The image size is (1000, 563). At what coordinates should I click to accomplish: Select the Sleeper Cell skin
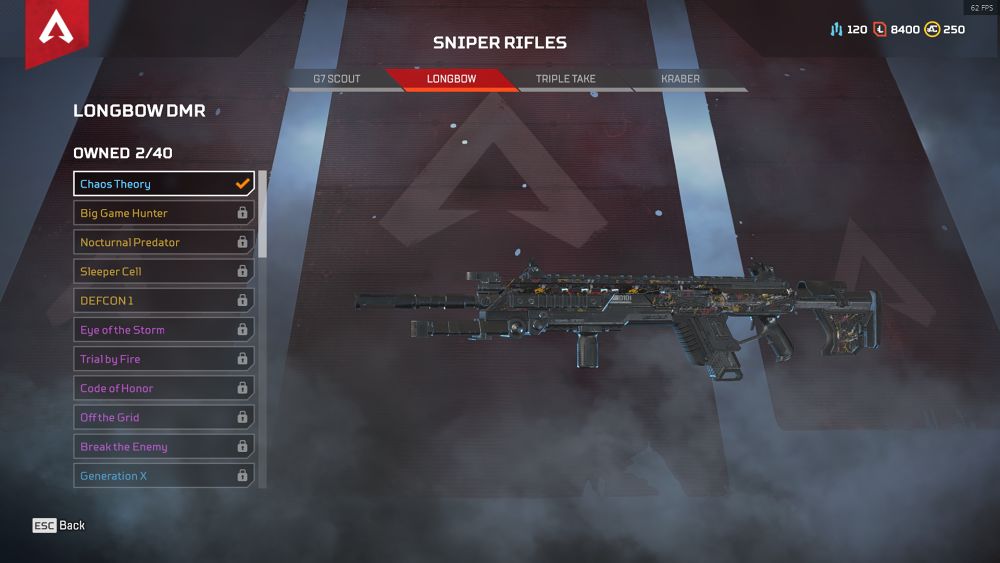click(164, 271)
